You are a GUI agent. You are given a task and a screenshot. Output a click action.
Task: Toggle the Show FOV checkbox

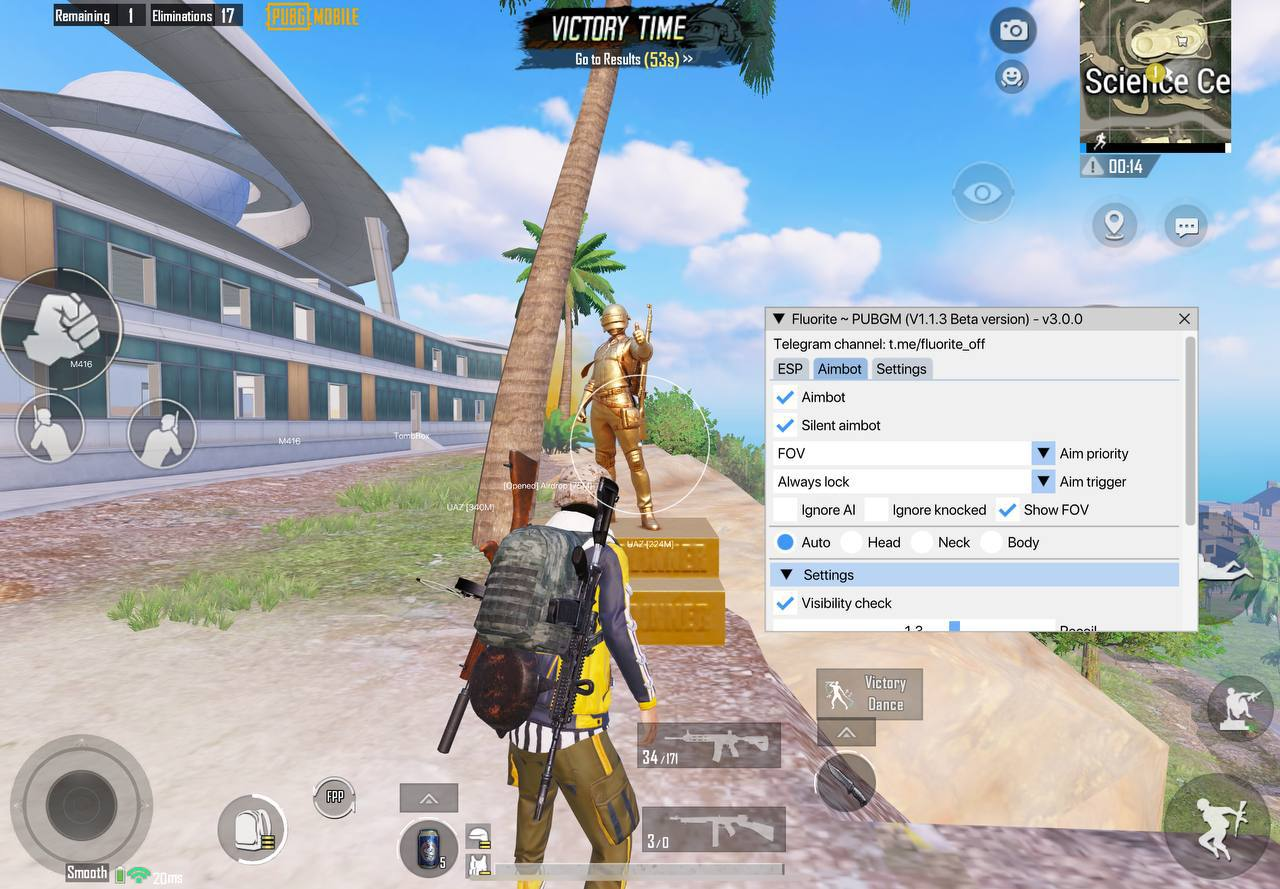1008,510
